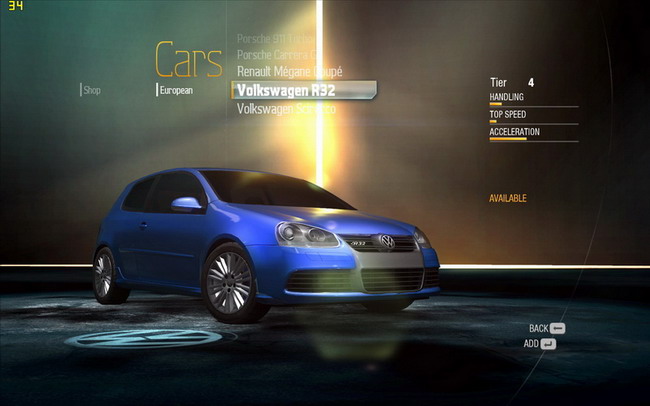Image resolution: width=650 pixels, height=406 pixels.
Task: Pick the Volkswagen Scirocco from the list
Action: pos(286,108)
